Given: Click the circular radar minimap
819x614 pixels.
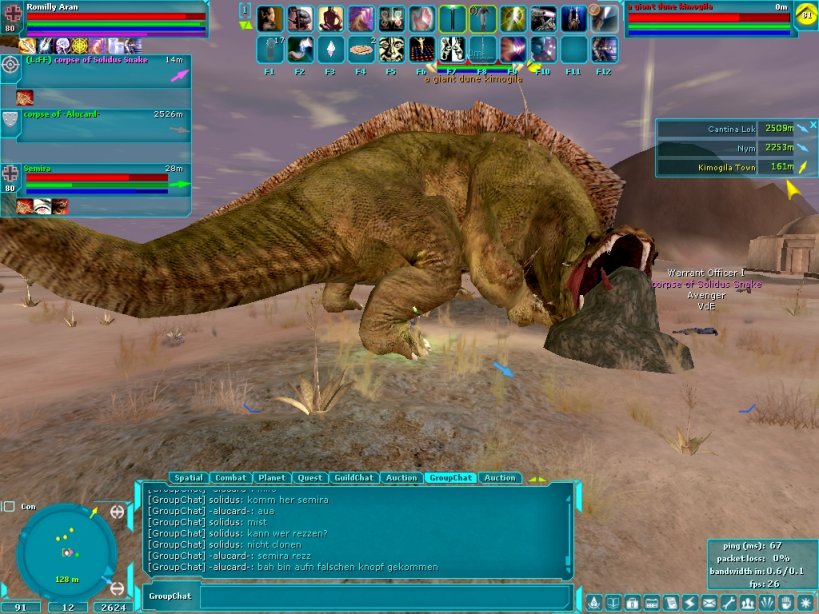Looking at the screenshot, I should coord(65,550).
